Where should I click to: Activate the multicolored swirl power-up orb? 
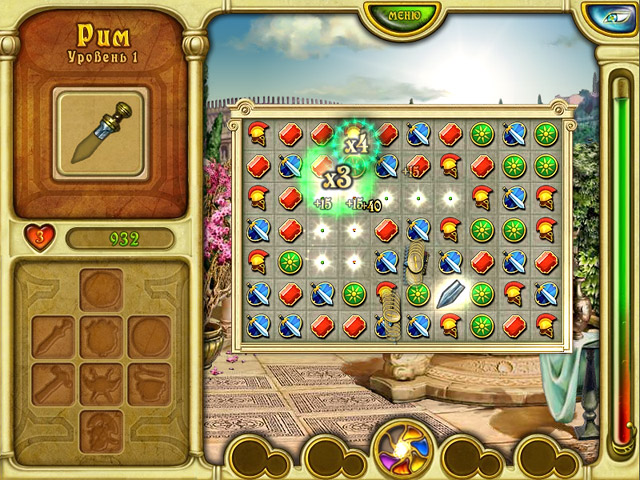[403, 447]
